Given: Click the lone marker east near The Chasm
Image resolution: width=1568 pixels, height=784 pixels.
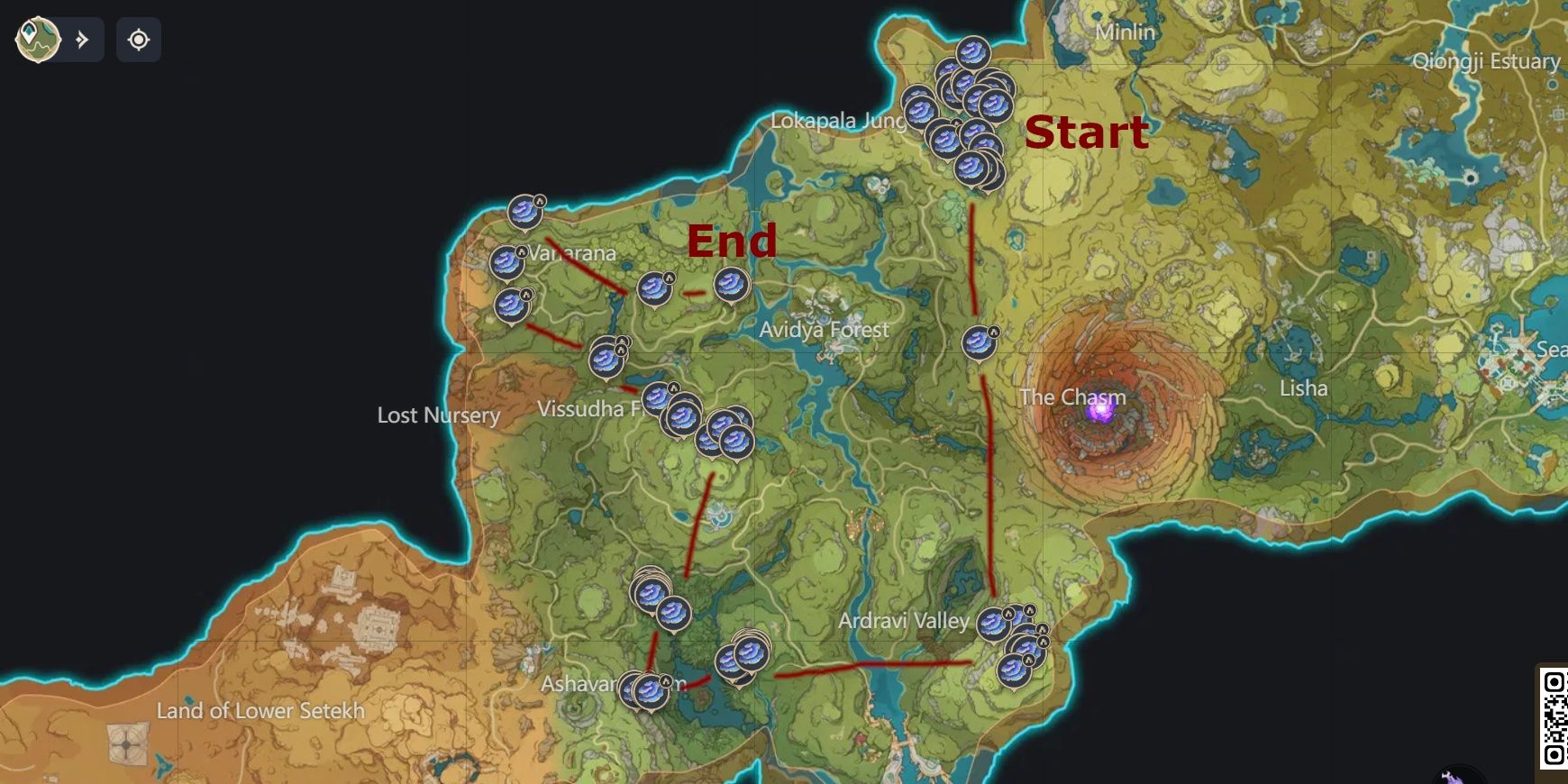Looking at the screenshot, I should [980, 342].
